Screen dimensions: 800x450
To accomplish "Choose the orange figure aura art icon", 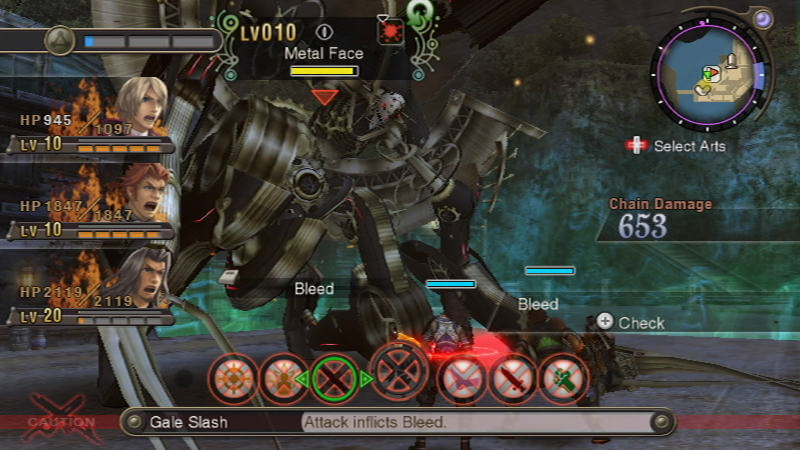I will pos(283,380).
